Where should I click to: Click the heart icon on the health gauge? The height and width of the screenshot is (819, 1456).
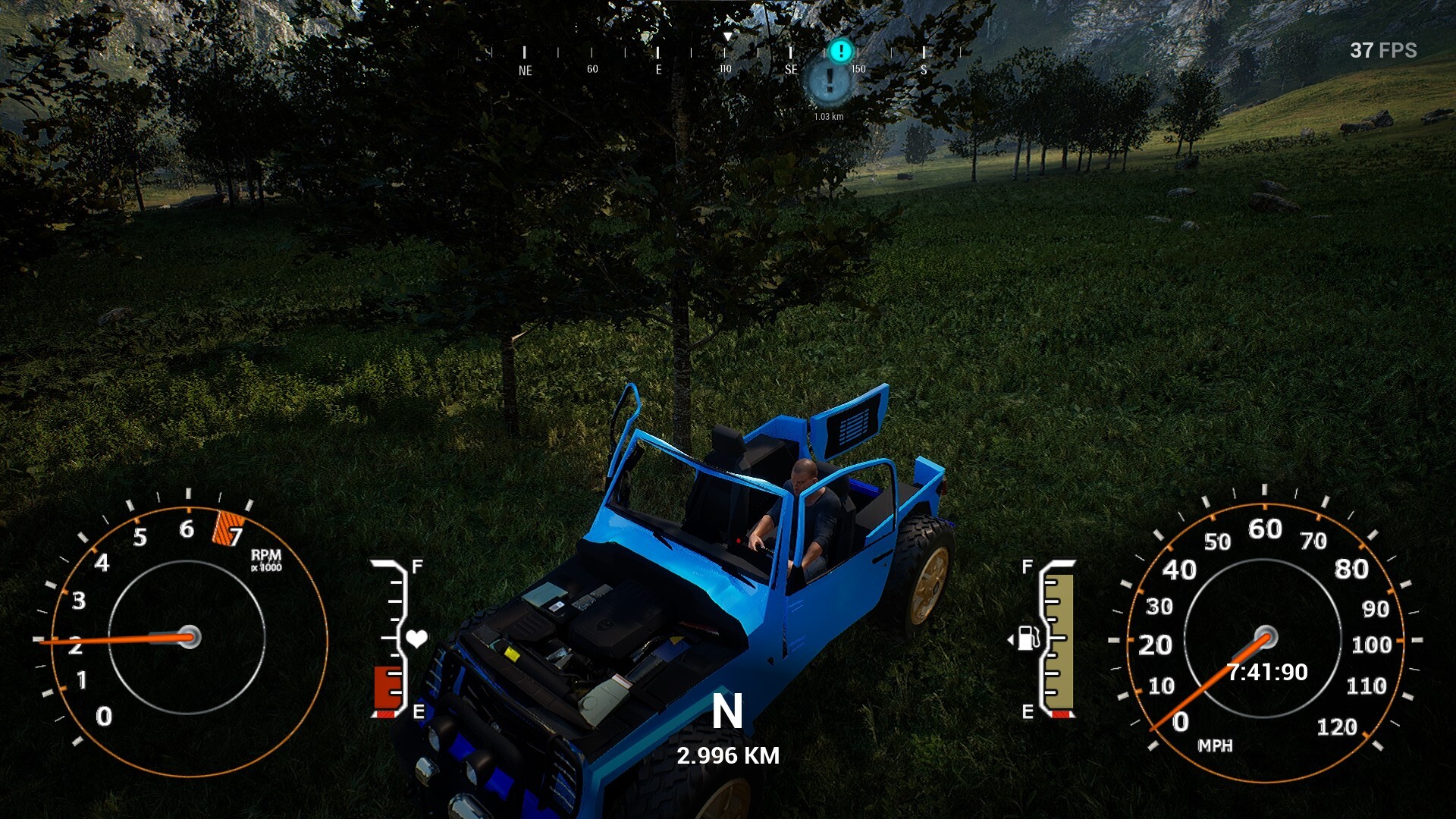click(416, 638)
